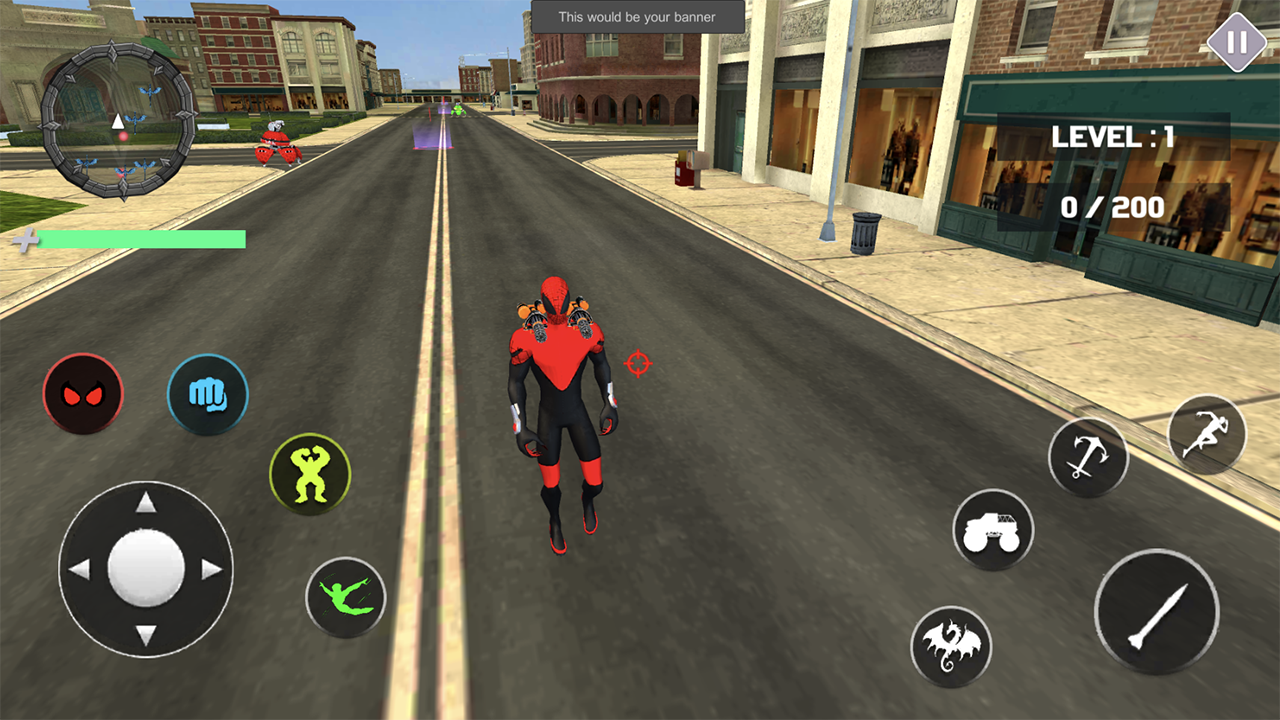Image resolution: width=1280 pixels, height=720 pixels.
Task: Tap the grappling anchor icon
Action: coord(1088,456)
